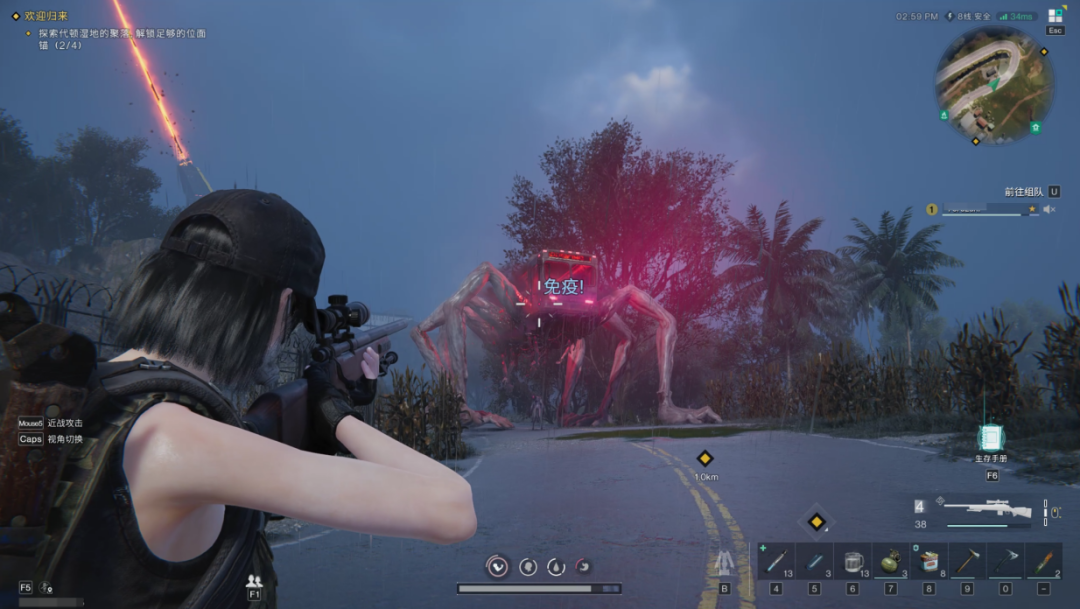Select the canned food hotbar slot
Viewport: 1080px width, 609px height.
tap(928, 561)
